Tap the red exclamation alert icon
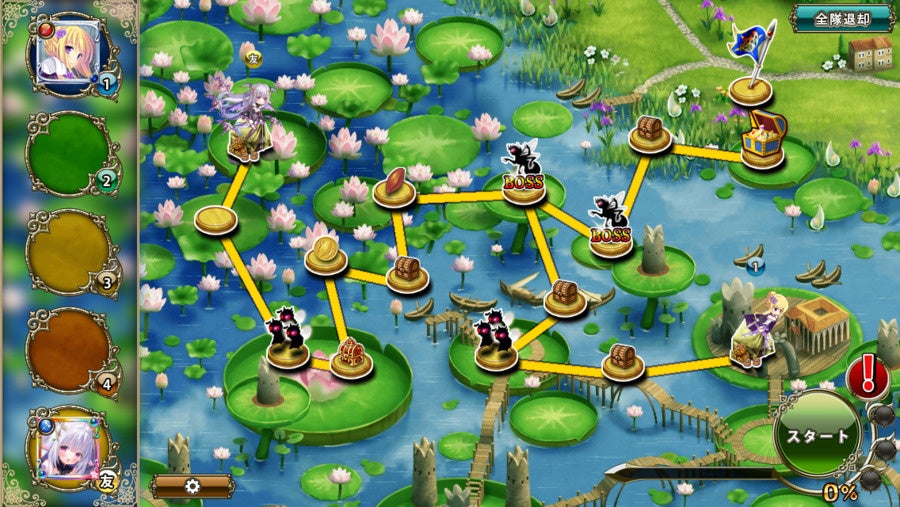This screenshot has width=900, height=507. [867, 376]
